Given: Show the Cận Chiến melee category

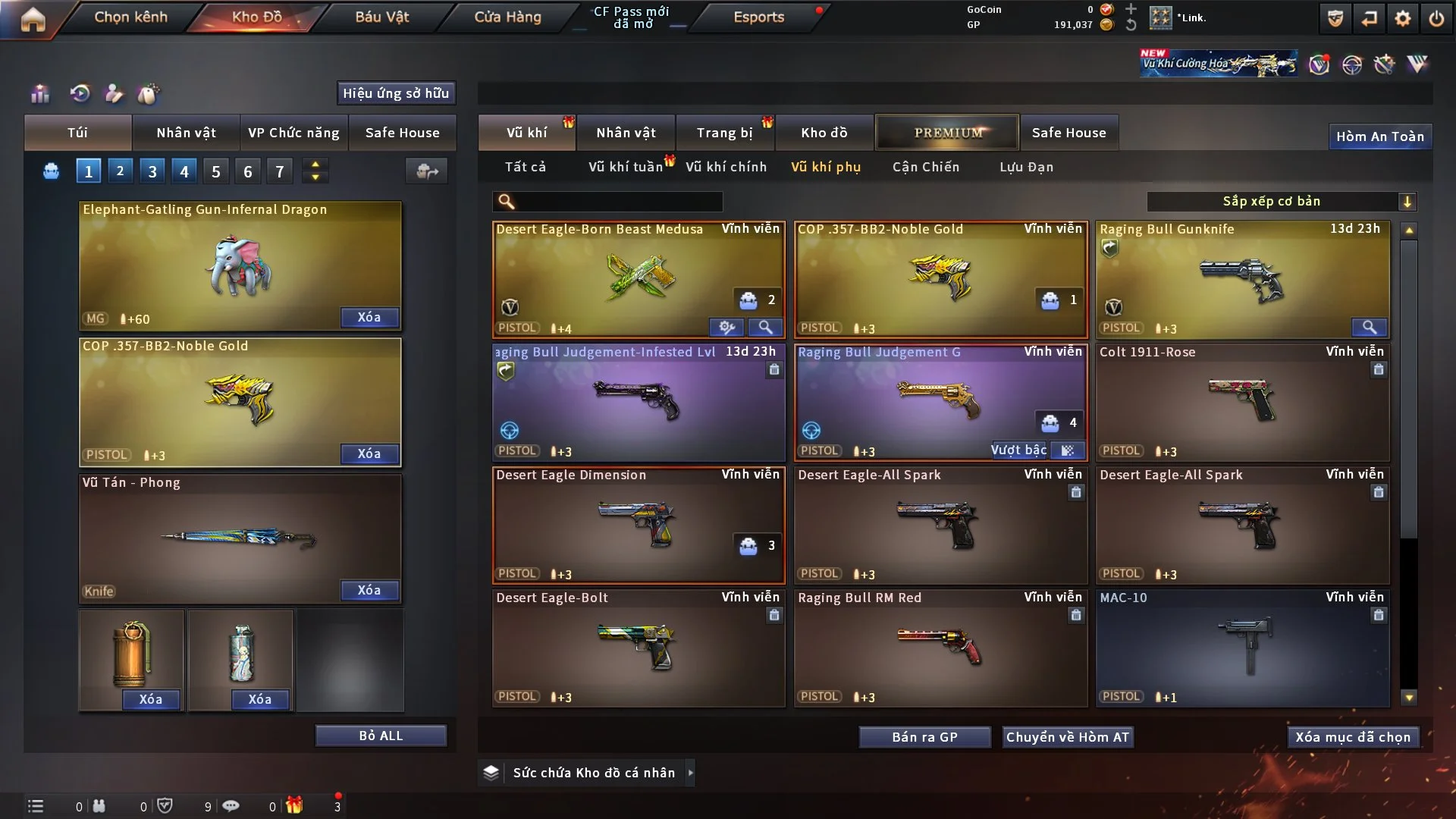Looking at the screenshot, I should coord(925,167).
